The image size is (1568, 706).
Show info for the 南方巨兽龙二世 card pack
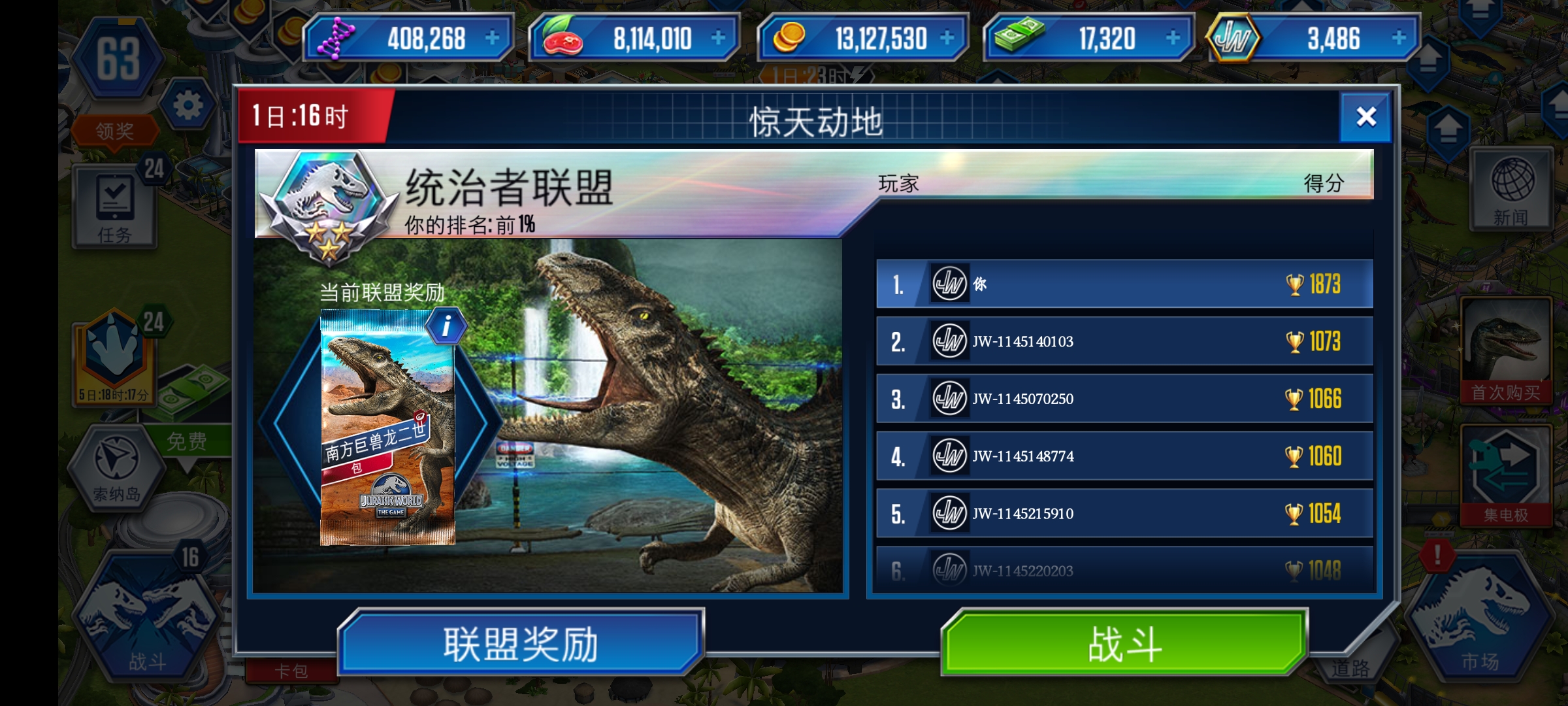click(446, 326)
